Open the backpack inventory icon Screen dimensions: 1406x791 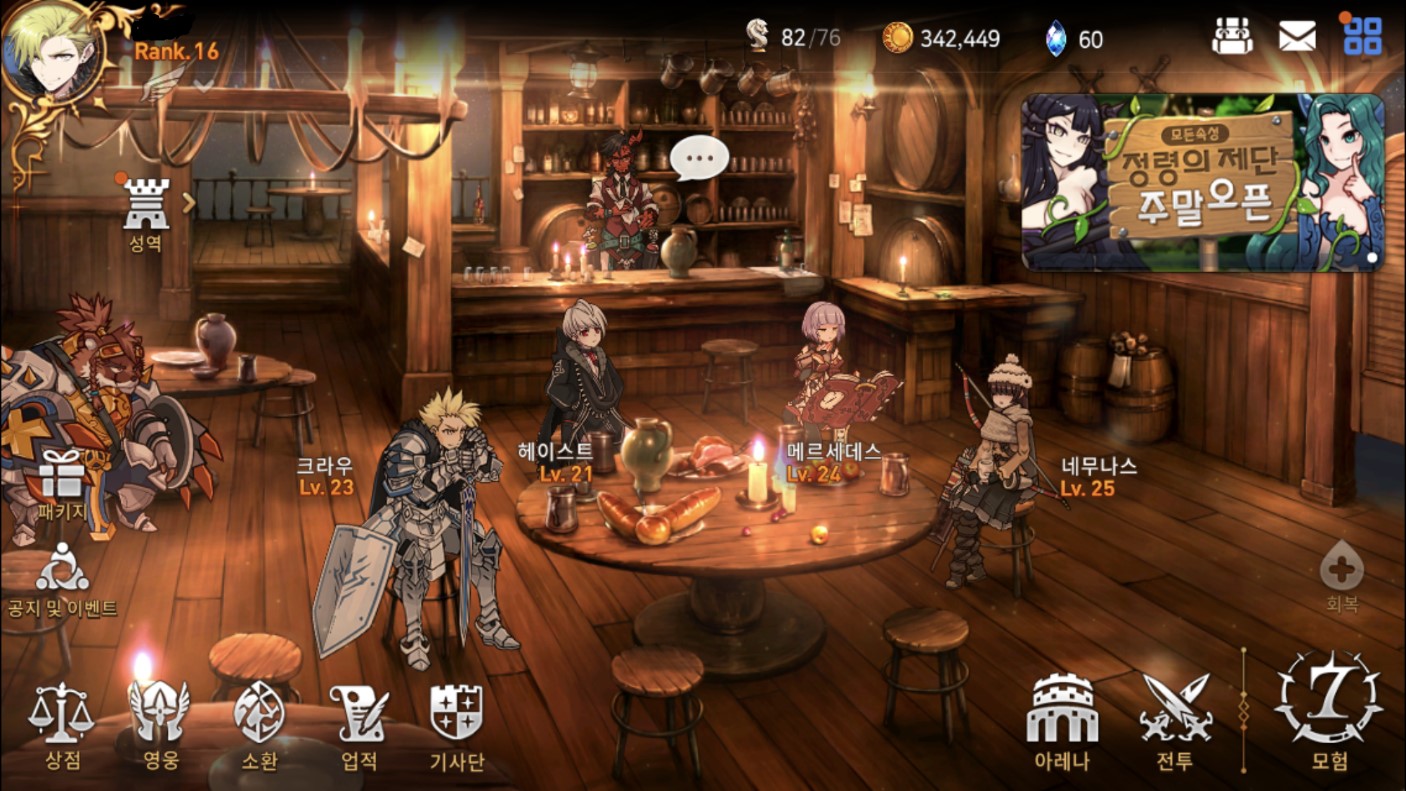pos(1232,37)
